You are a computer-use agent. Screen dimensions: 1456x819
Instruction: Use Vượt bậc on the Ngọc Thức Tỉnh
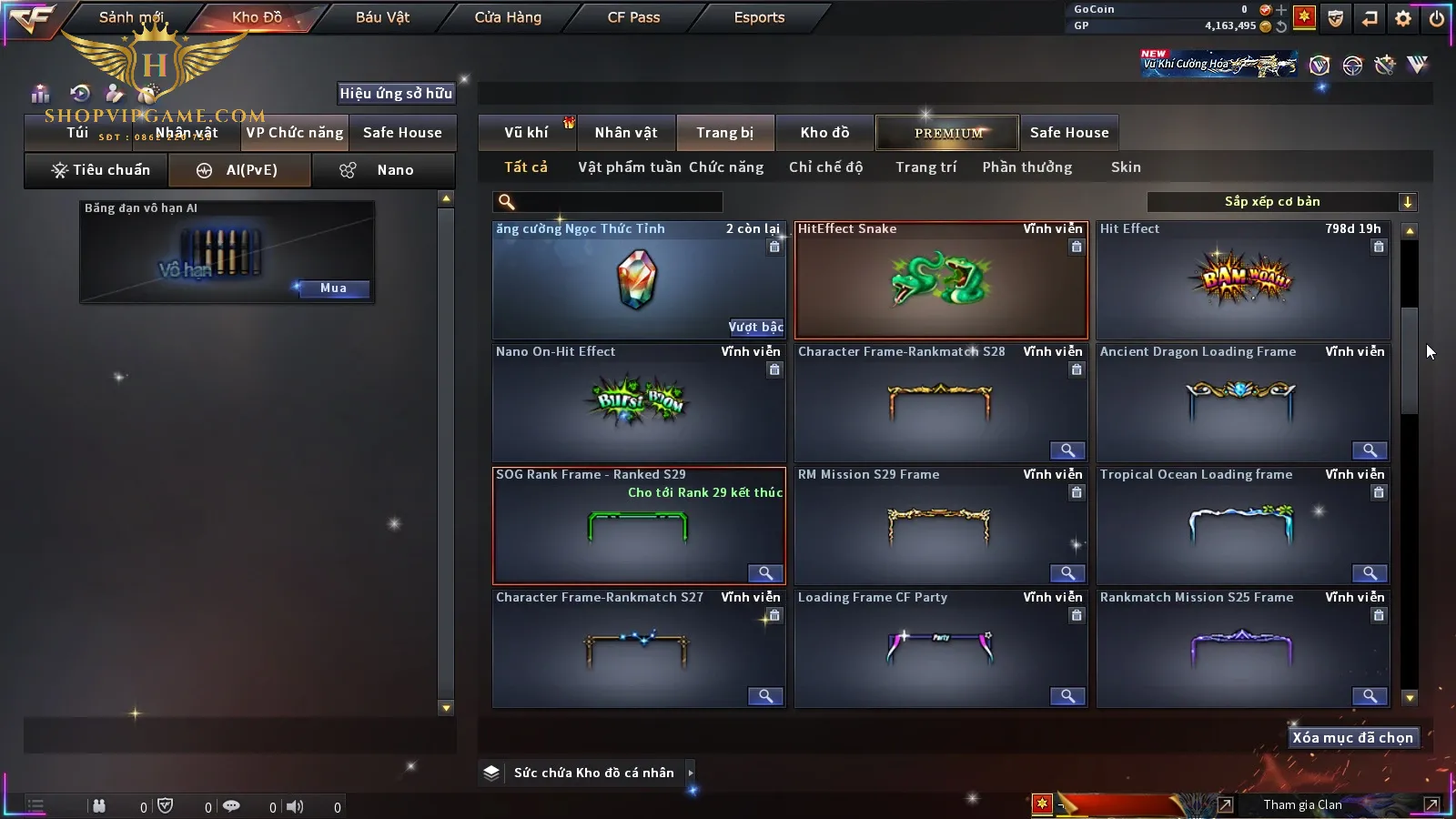755,327
